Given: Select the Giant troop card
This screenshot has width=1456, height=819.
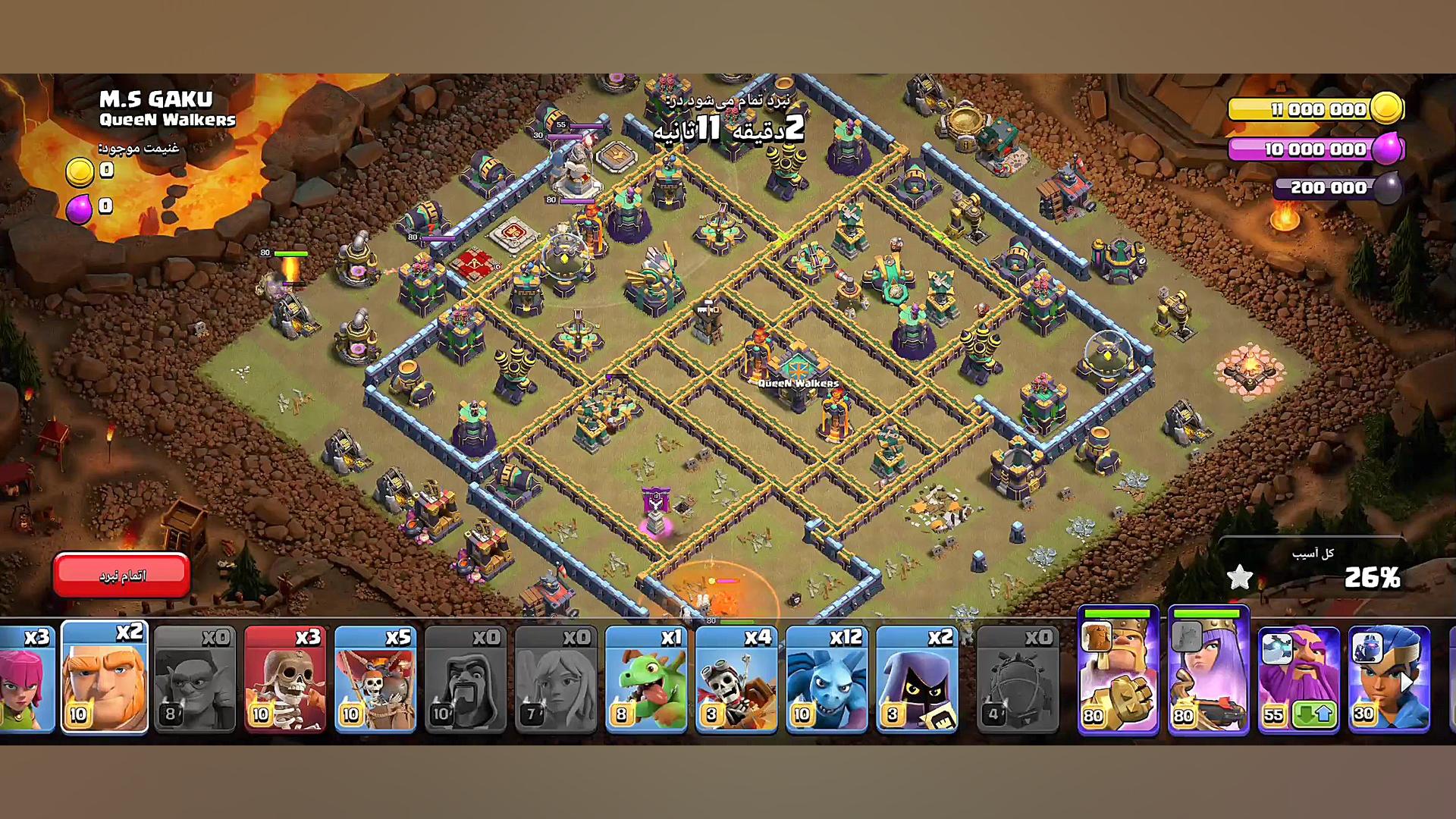Looking at the screenshot, I should click(104, 679).
